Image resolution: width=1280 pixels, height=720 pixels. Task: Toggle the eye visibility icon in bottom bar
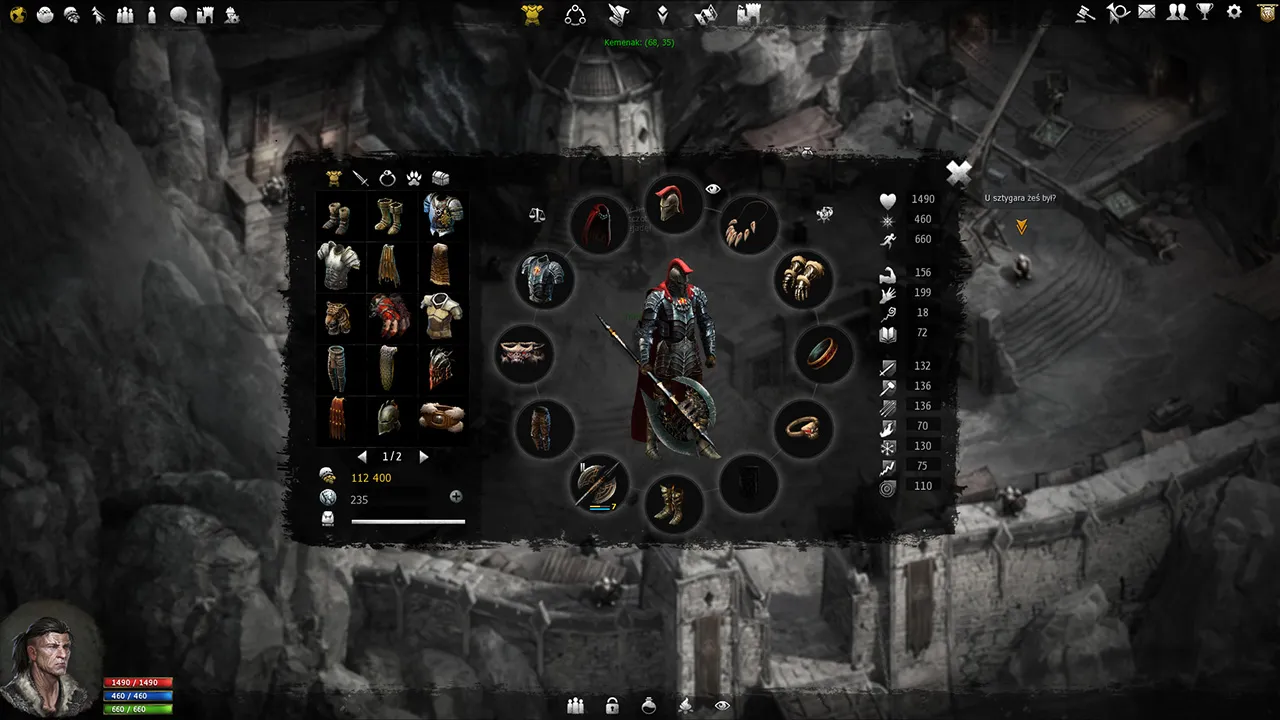coord(723,705)
